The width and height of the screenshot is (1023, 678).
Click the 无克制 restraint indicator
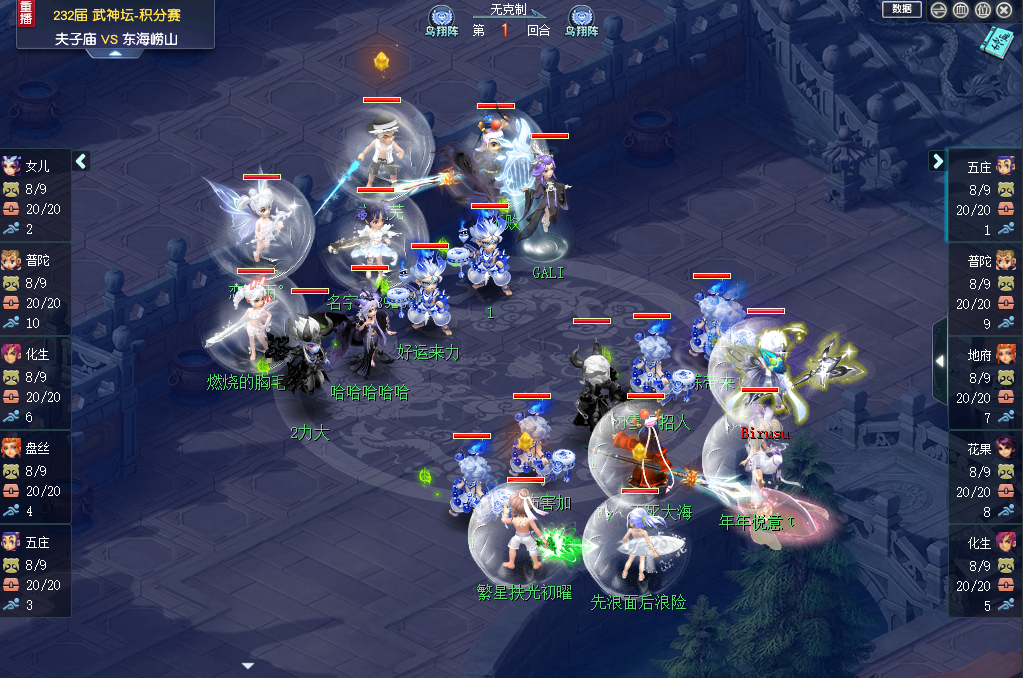click(507, 9)
